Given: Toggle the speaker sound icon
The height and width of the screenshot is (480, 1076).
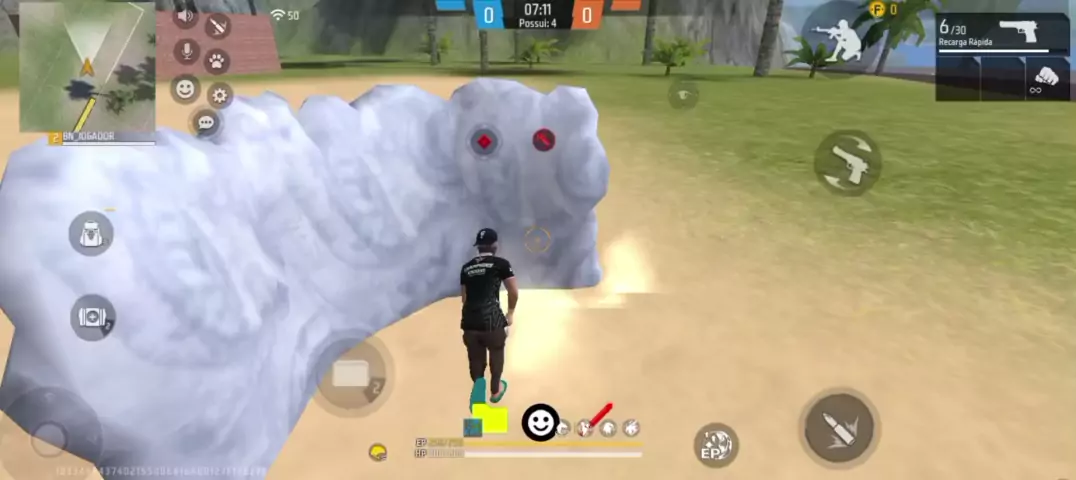Looking at the screenshot, I should pos(185,16).
